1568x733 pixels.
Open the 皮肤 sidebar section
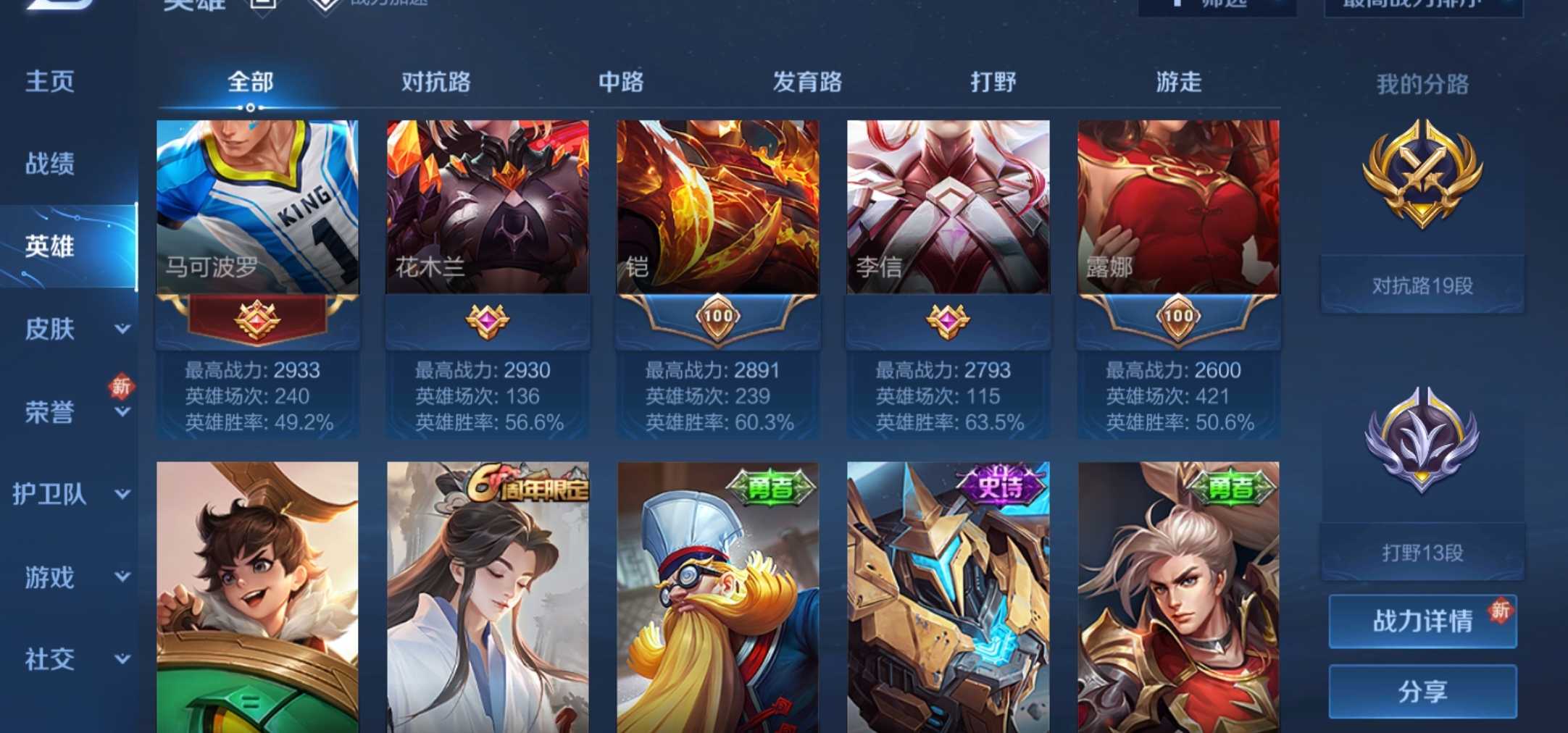click(x=51, y=330)
